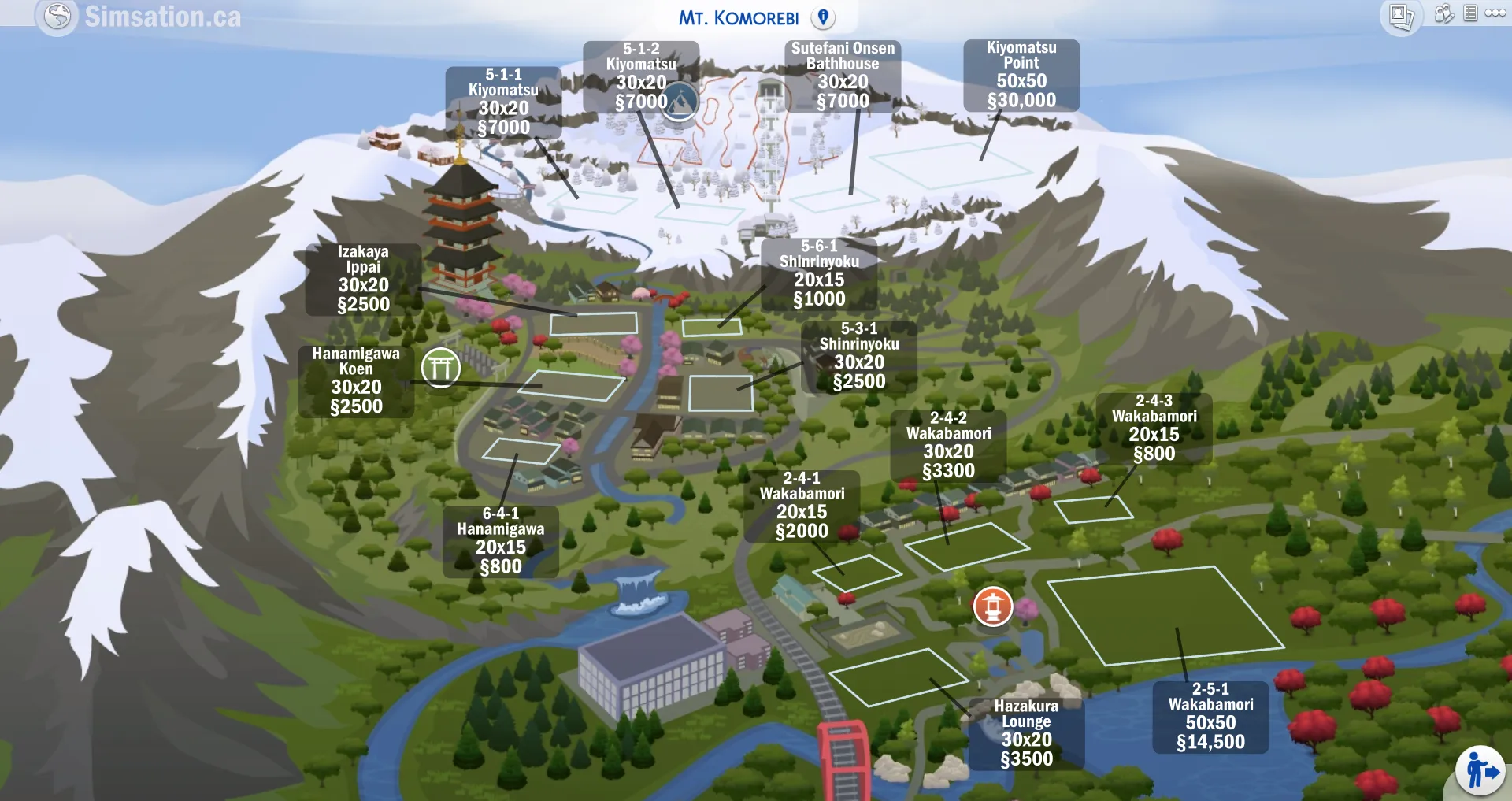
Task: Click the torii gate landmark icon
Action: [x=441, y=366]
